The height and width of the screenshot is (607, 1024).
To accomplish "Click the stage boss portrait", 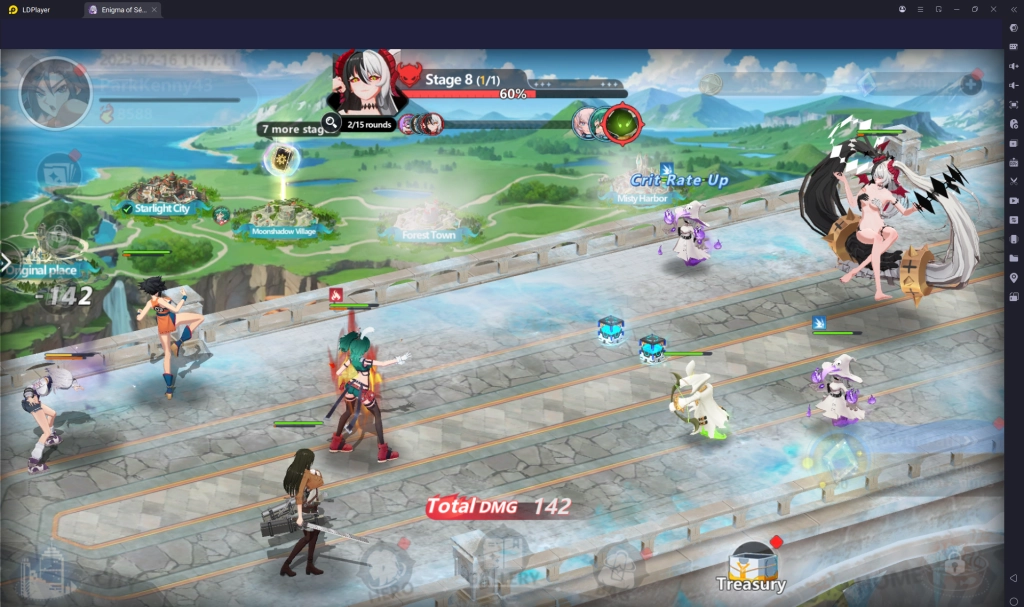I will coord(369,82).
